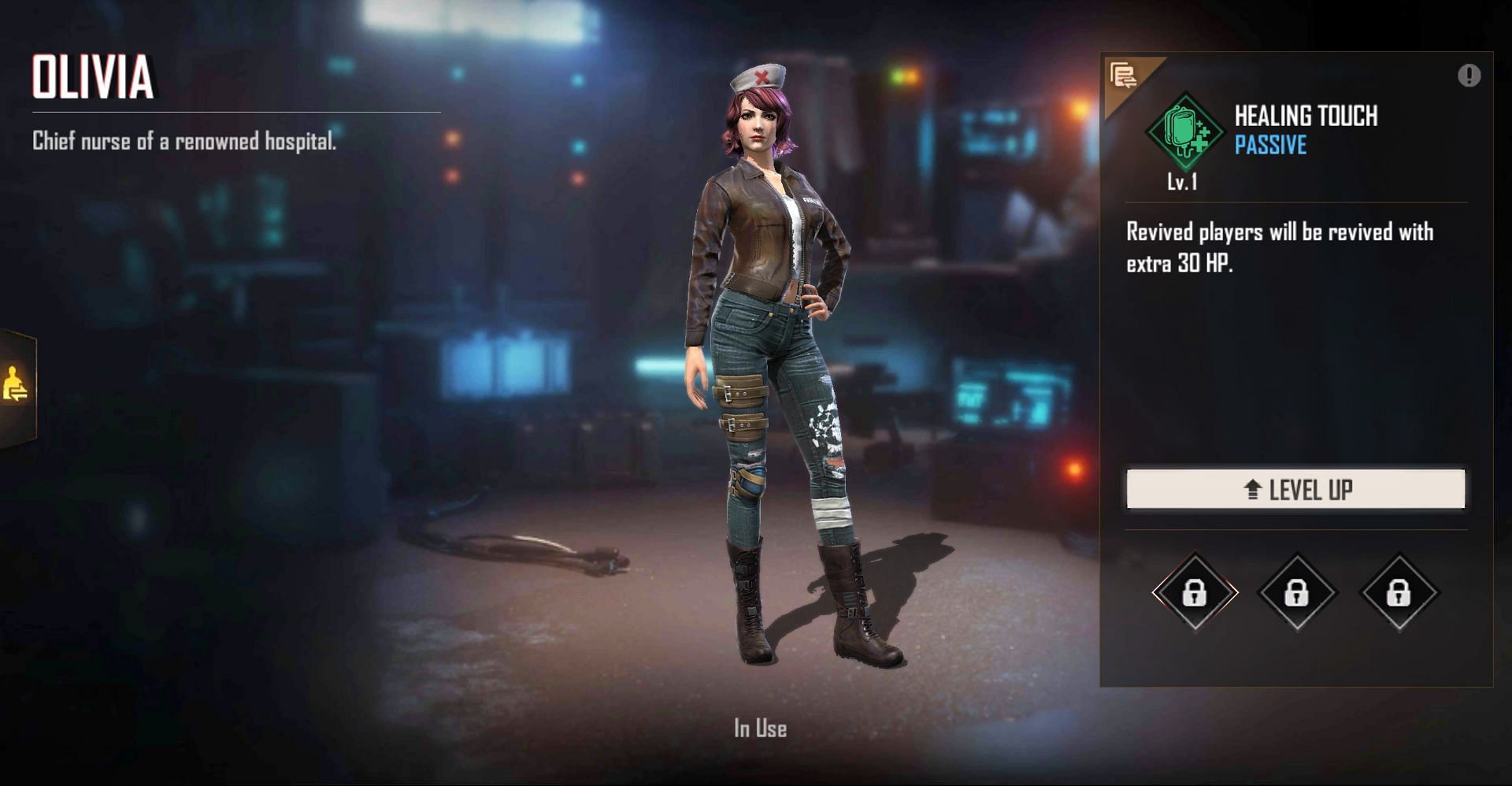This screenshot has height=786, width=1512.
Task: Select the Healing Touch skill icon
Action: click(1184, 132)
